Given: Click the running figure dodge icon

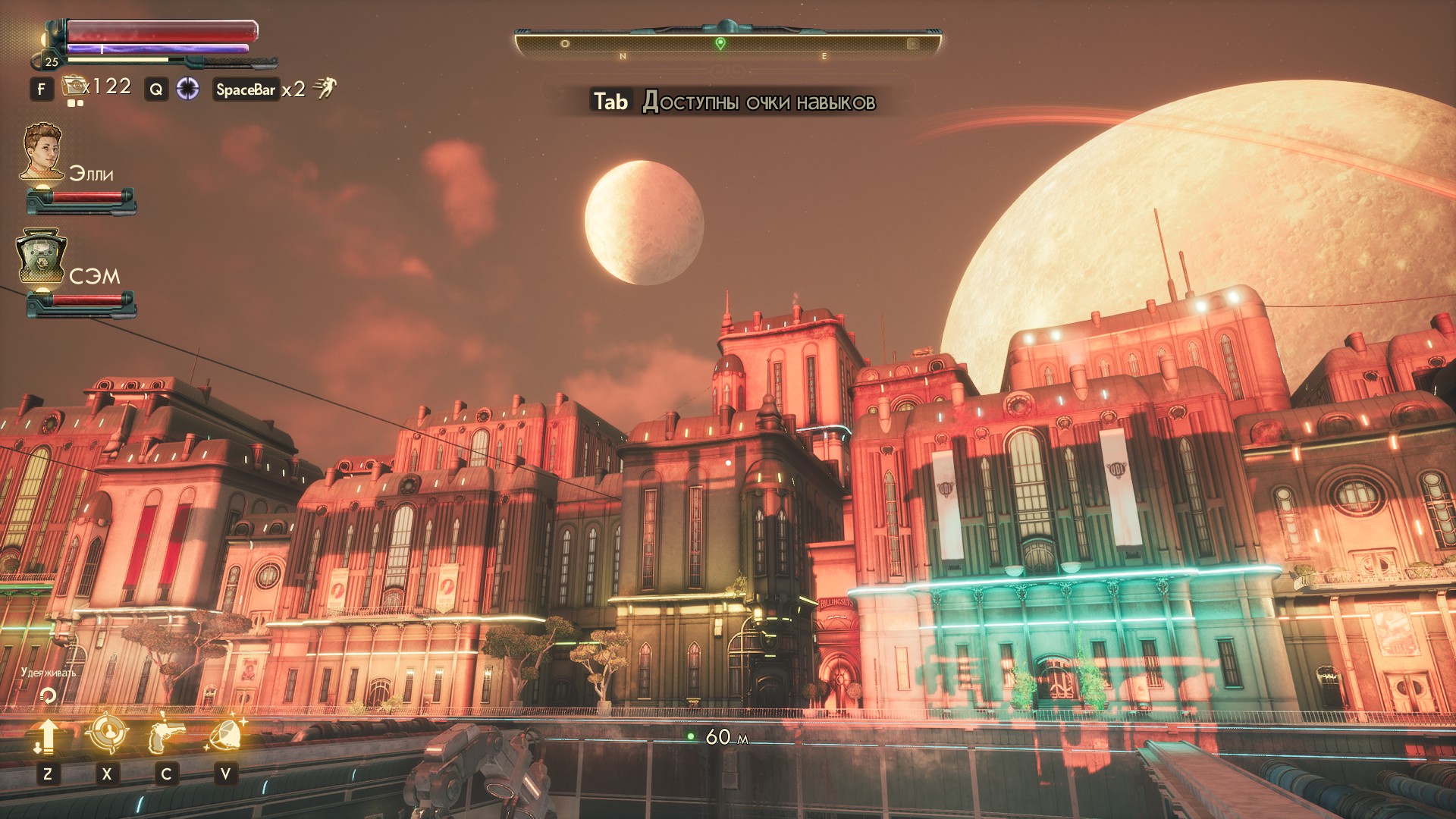Looking at the screenshot, I should coord(325,89).
